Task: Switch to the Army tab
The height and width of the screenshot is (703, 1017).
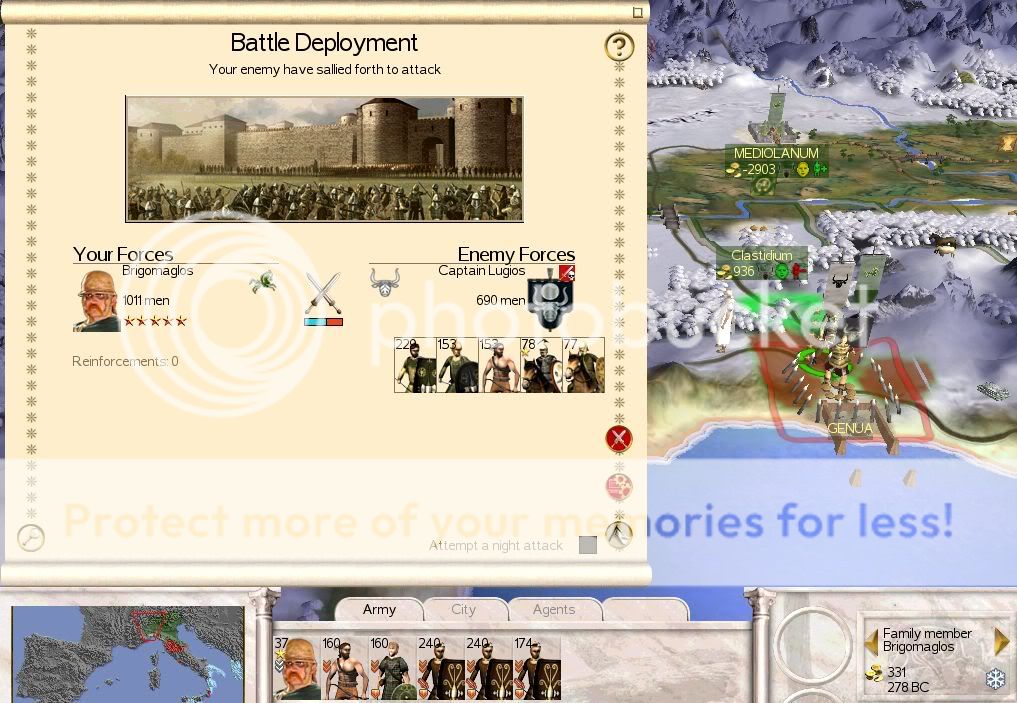Action: tap(379, 609)
